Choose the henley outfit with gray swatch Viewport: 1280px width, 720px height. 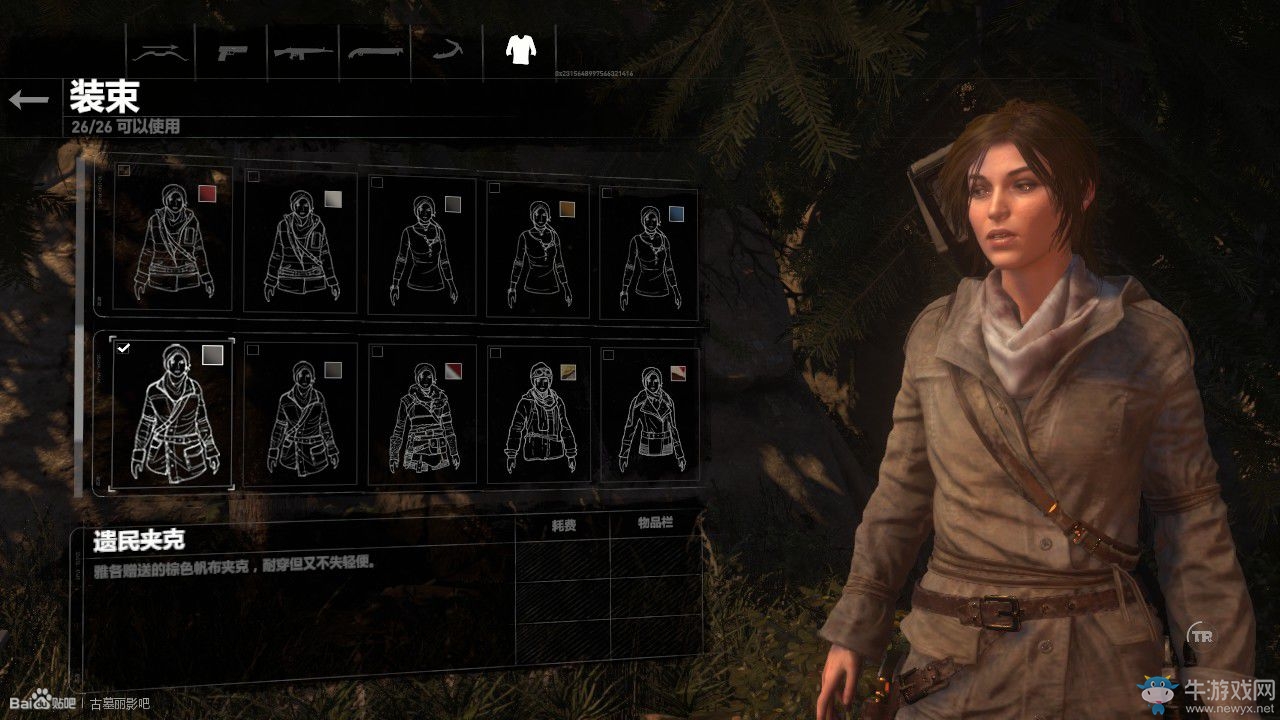pos(425,245)
